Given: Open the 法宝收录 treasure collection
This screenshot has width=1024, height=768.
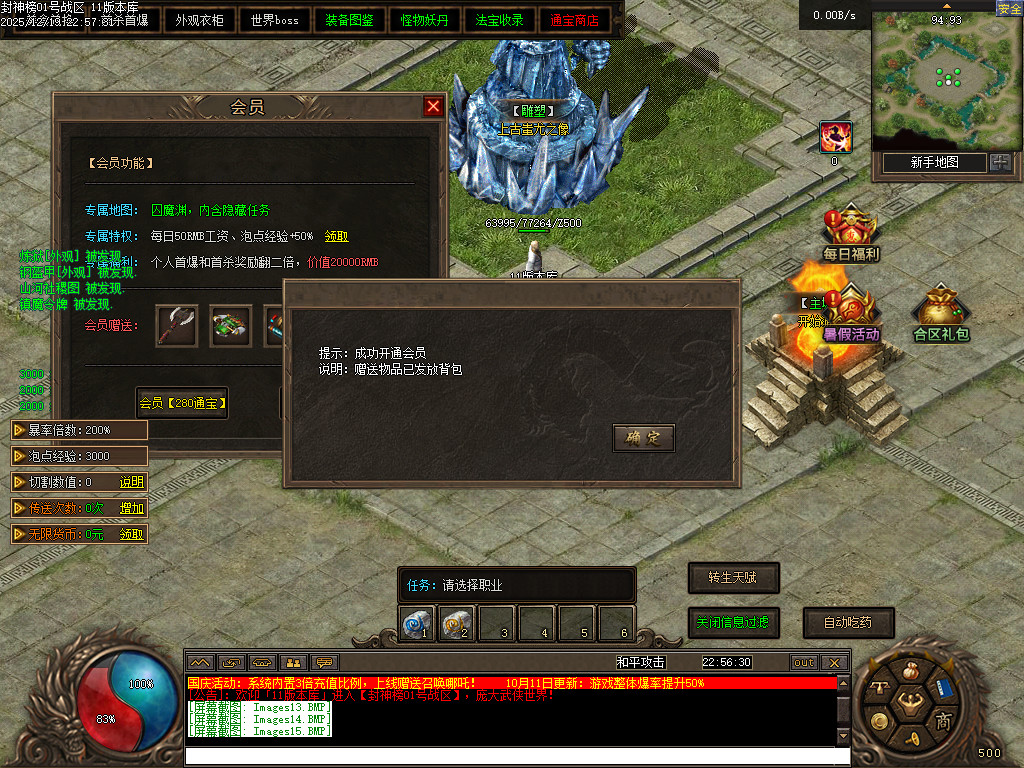Looking at the screenshot, I should (500, 20).
